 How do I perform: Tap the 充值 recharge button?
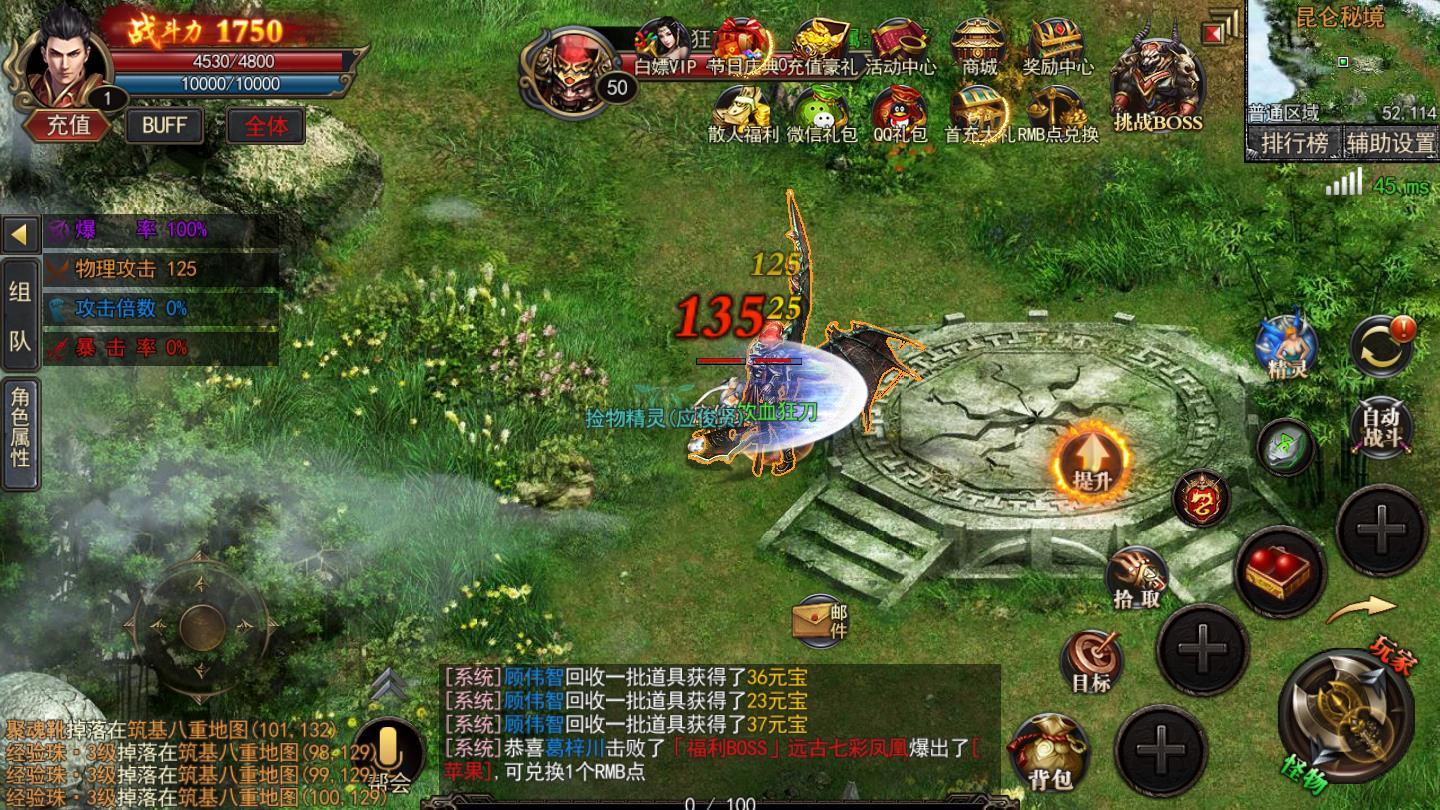[68, 125]
